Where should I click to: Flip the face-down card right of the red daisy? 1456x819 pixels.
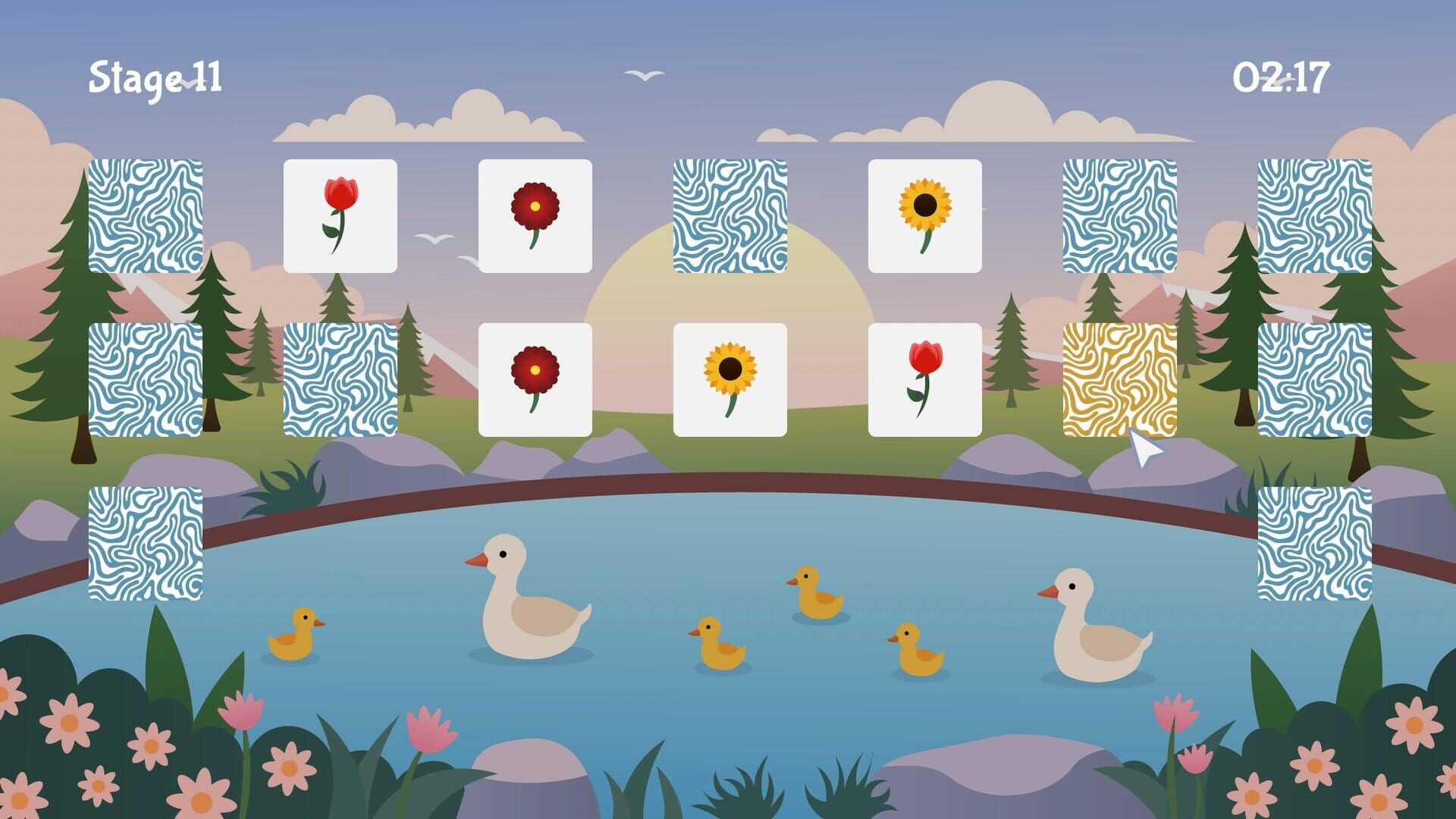[x=730, y=216]
